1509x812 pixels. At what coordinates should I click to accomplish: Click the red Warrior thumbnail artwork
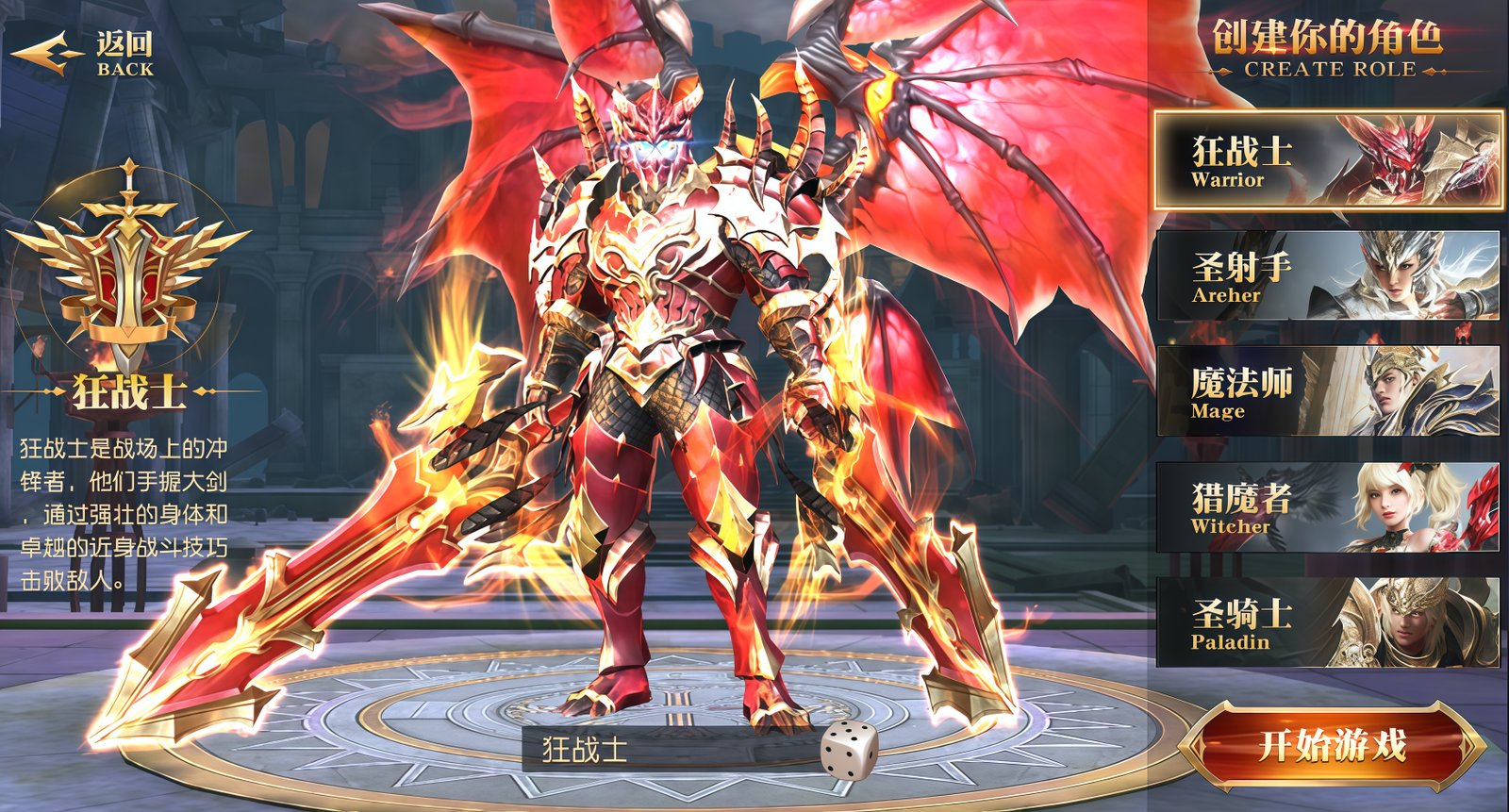click(x=1415, y=160)
